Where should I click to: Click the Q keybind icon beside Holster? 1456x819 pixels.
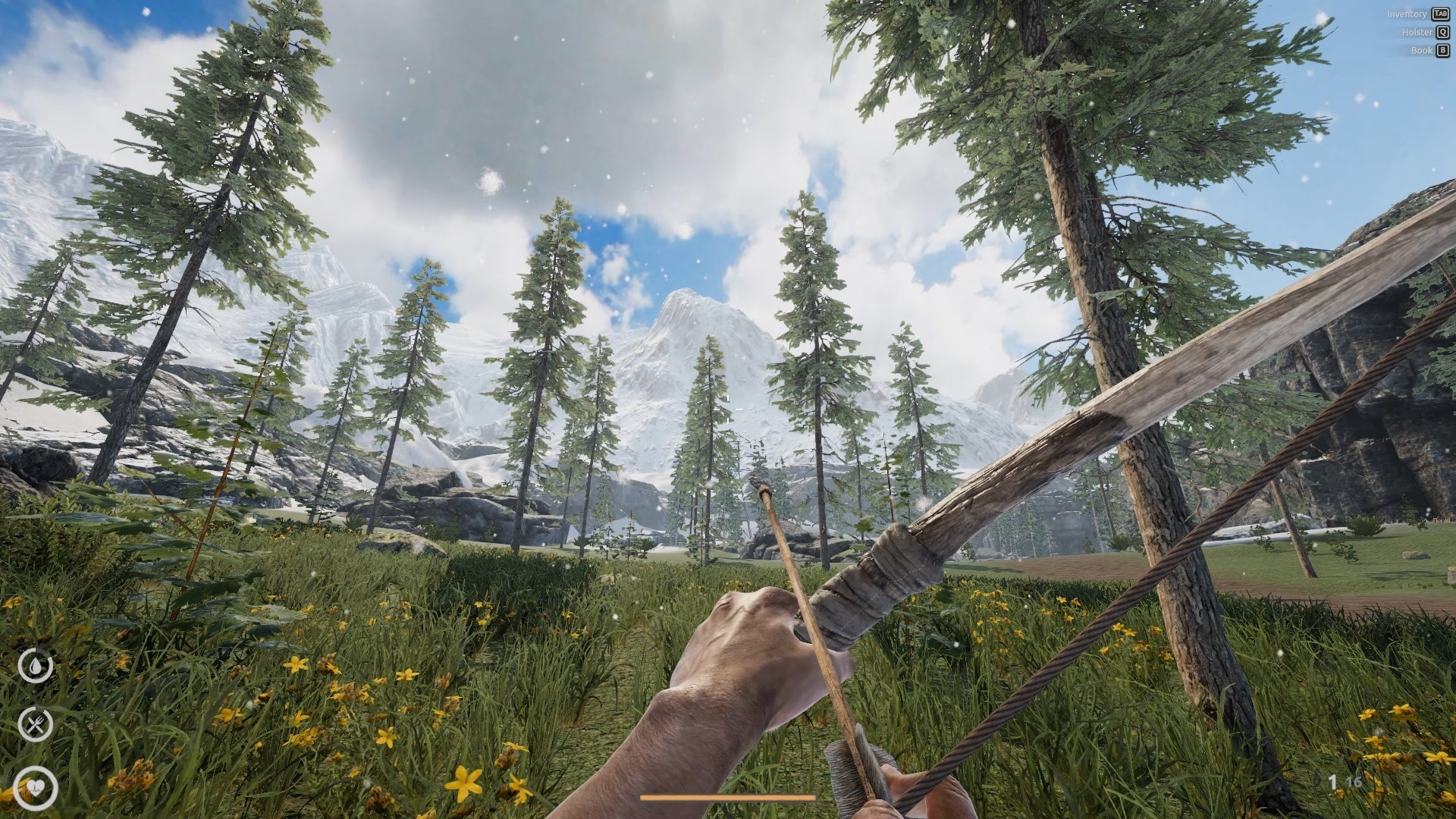[1442, 32]
